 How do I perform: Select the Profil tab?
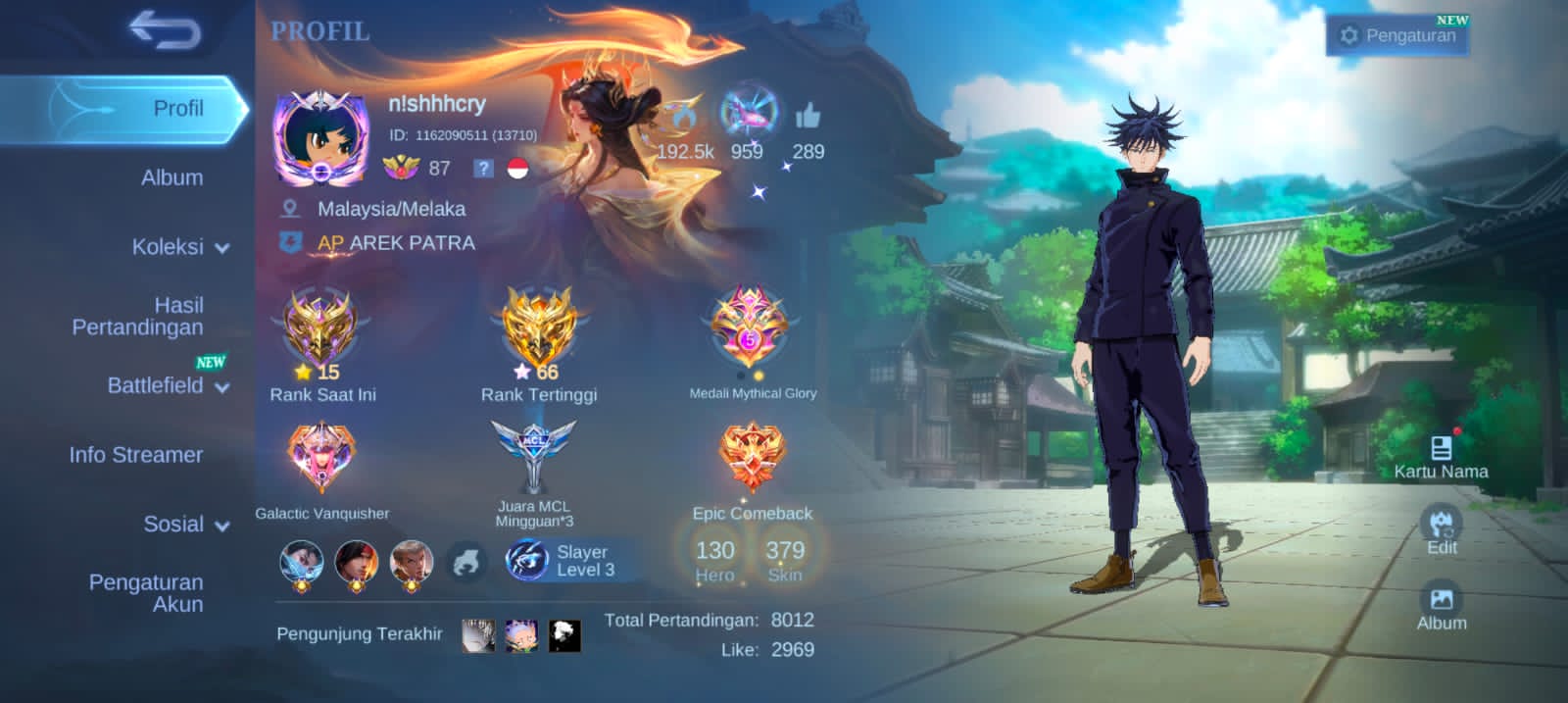[177, 109]
